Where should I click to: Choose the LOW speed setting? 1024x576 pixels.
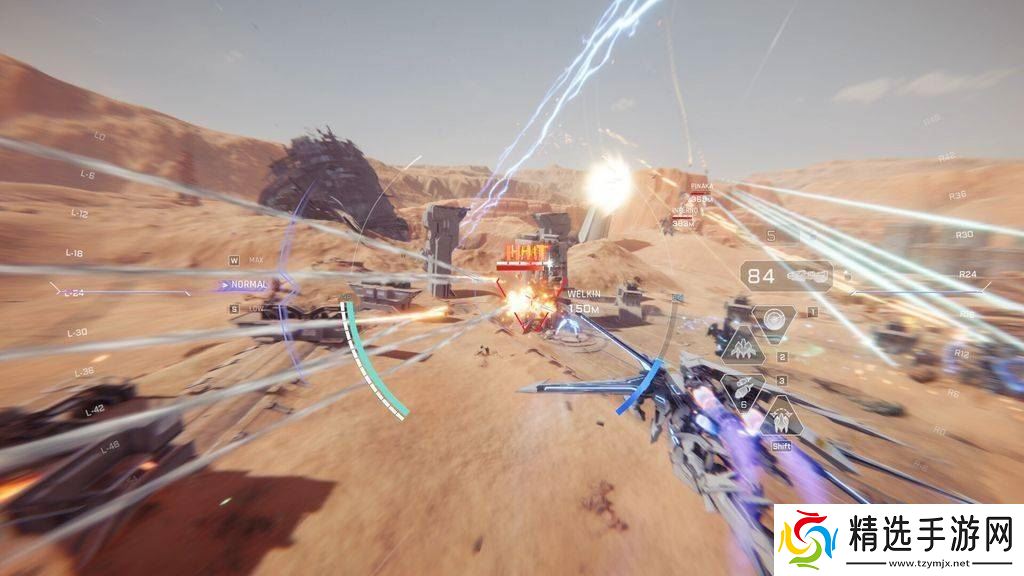[256, 308]
